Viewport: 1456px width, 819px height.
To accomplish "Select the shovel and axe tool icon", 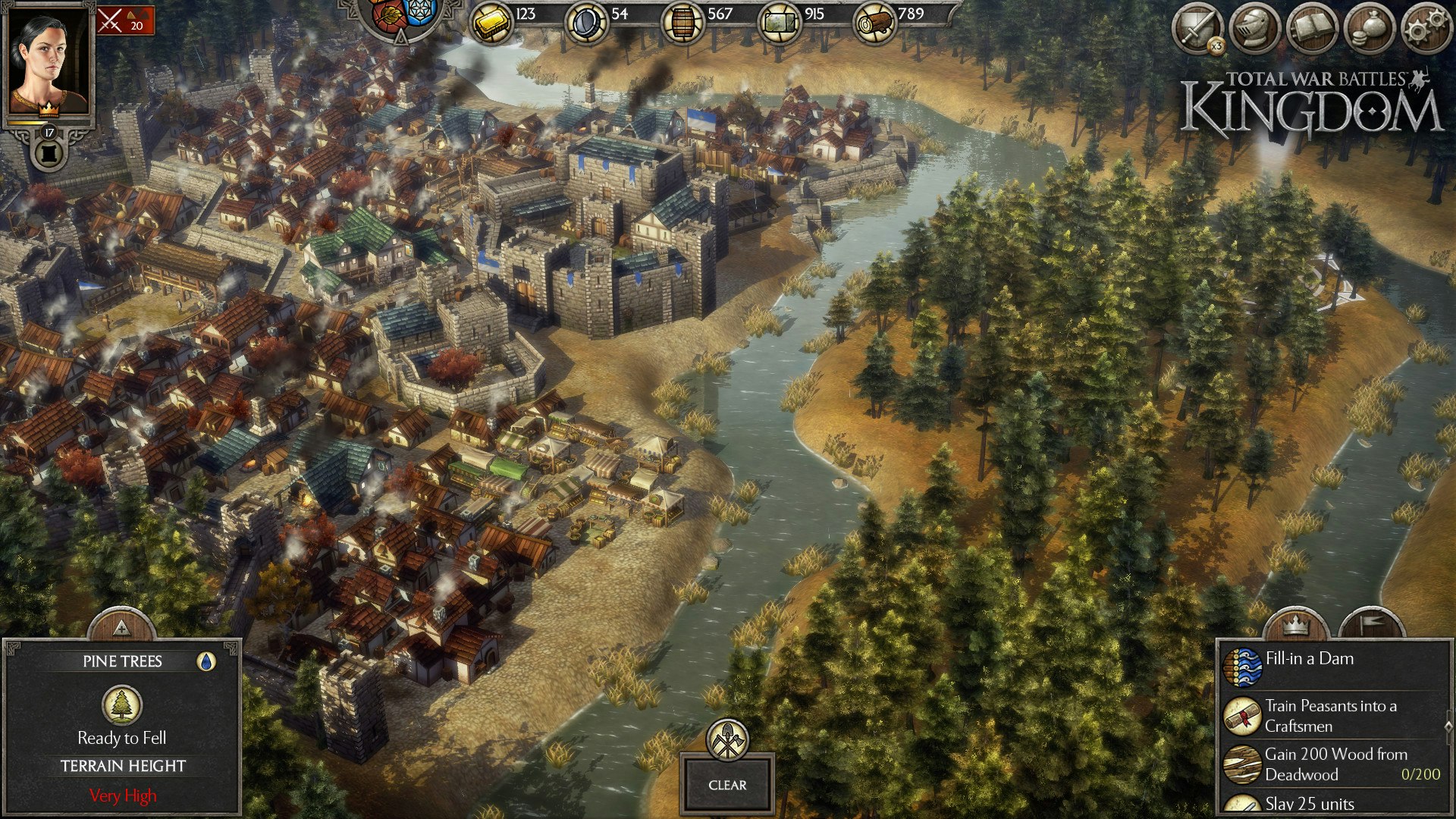I will tap(727, 740).
